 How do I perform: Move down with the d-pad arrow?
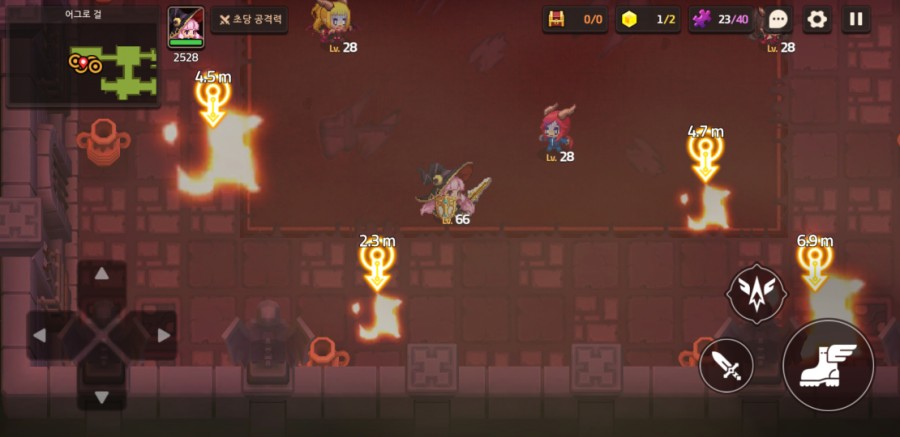pos(101,396)
